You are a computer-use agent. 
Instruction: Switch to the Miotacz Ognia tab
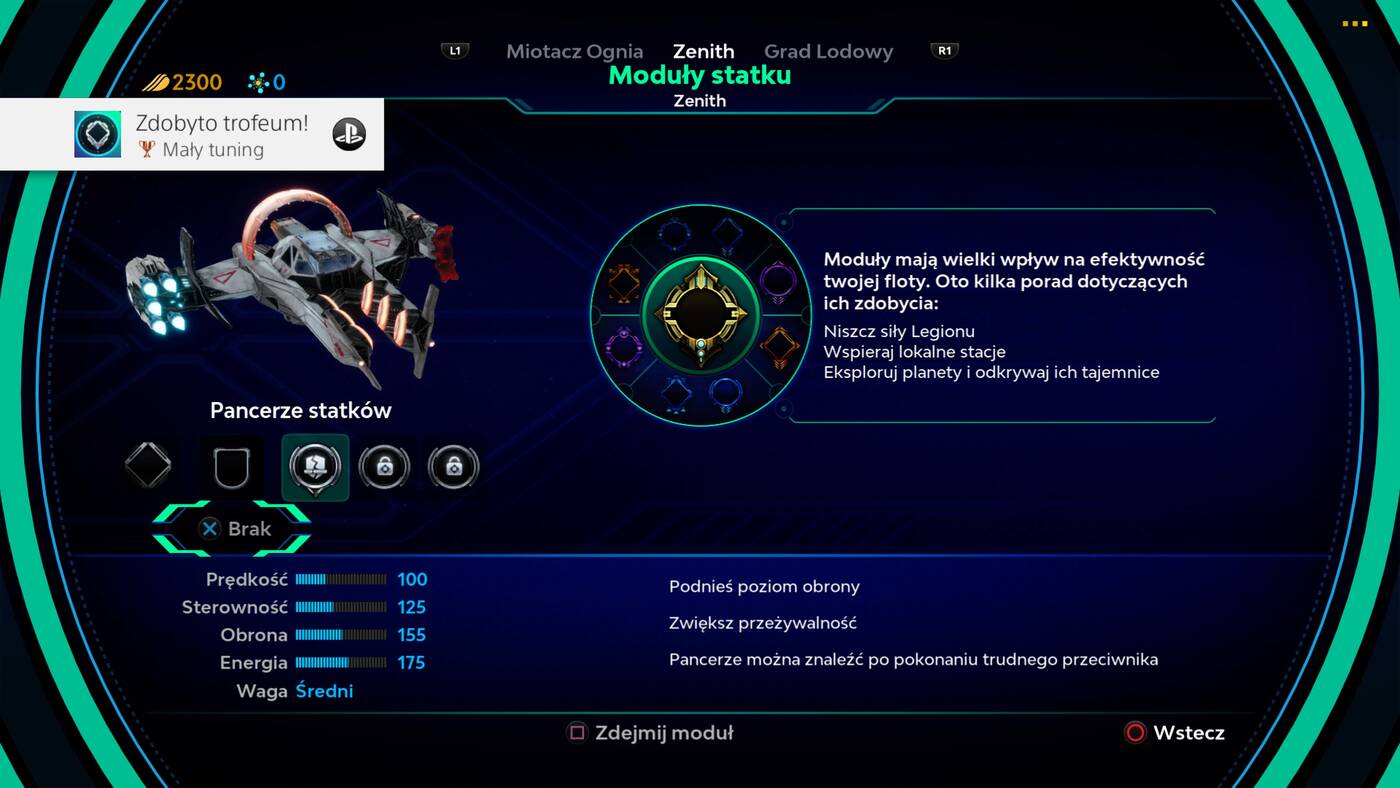[574, 51]
